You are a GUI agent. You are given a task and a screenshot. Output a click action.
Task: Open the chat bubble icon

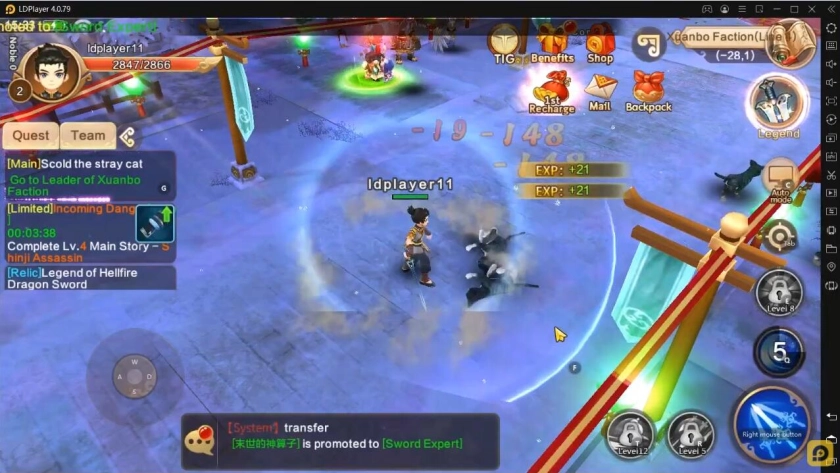click(202, 441)
